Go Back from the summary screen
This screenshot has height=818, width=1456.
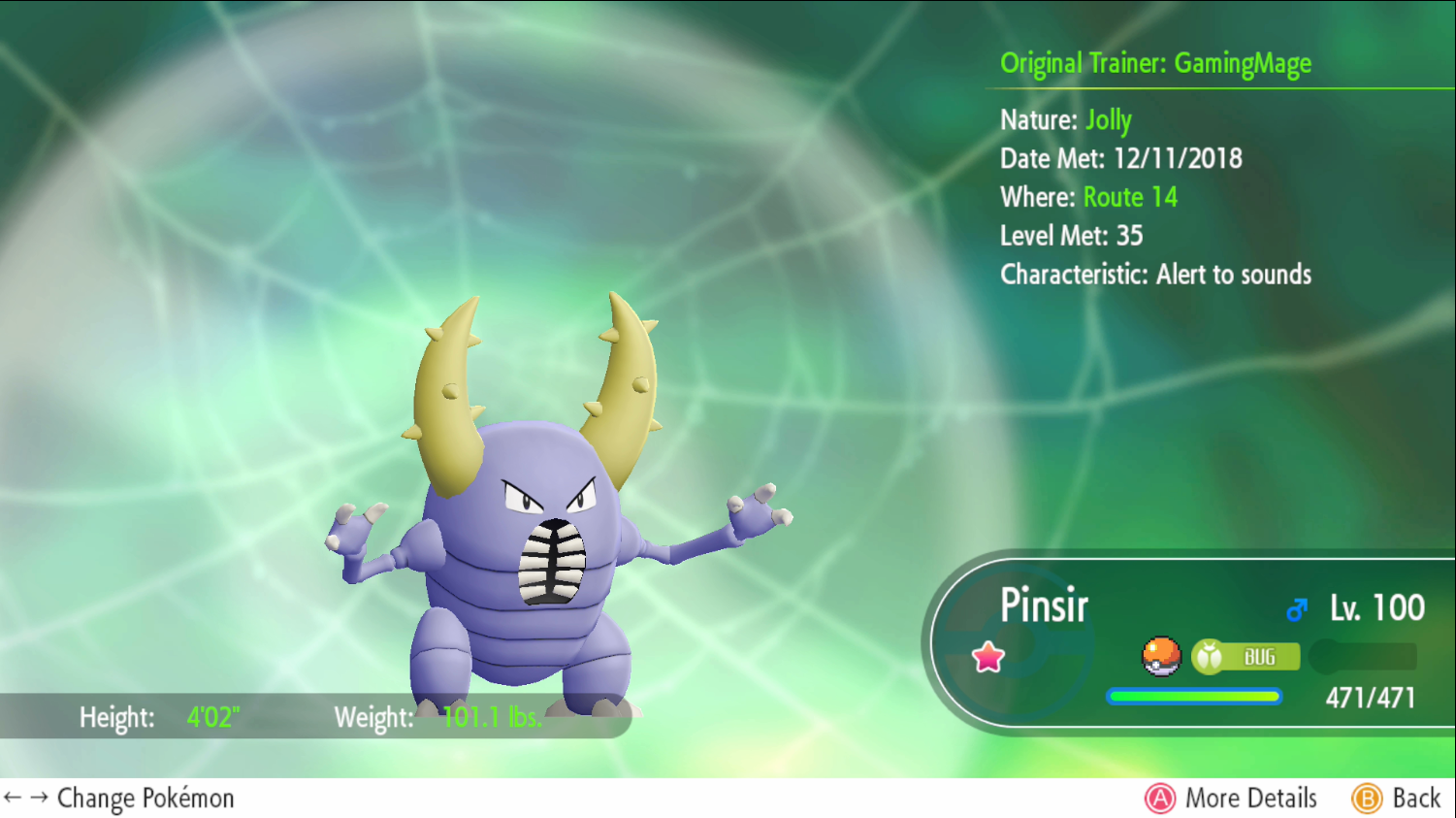pos(1397,798)
